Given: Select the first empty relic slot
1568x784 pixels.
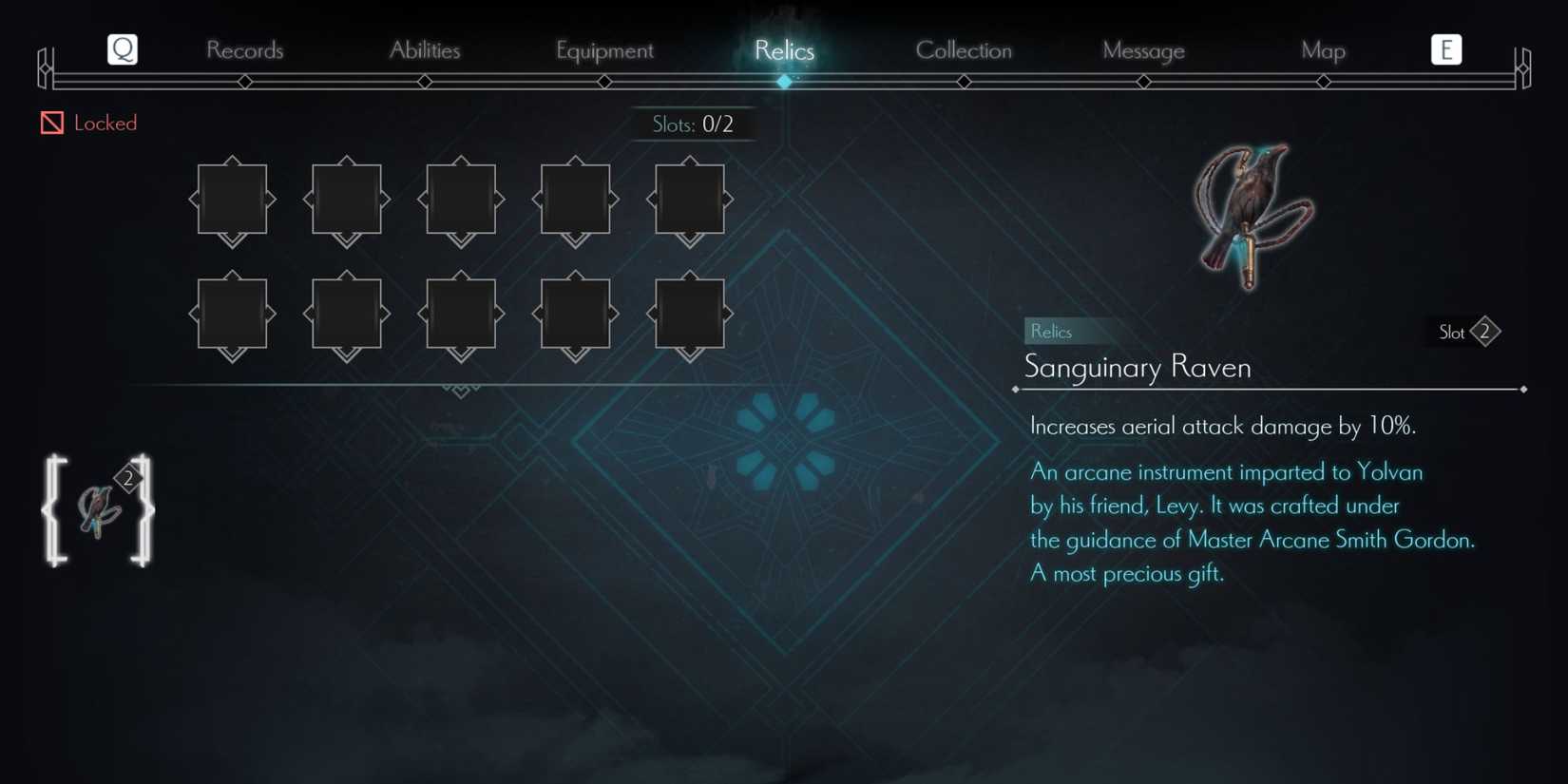Looking at the screenshot, I should [x=232, y=201].
